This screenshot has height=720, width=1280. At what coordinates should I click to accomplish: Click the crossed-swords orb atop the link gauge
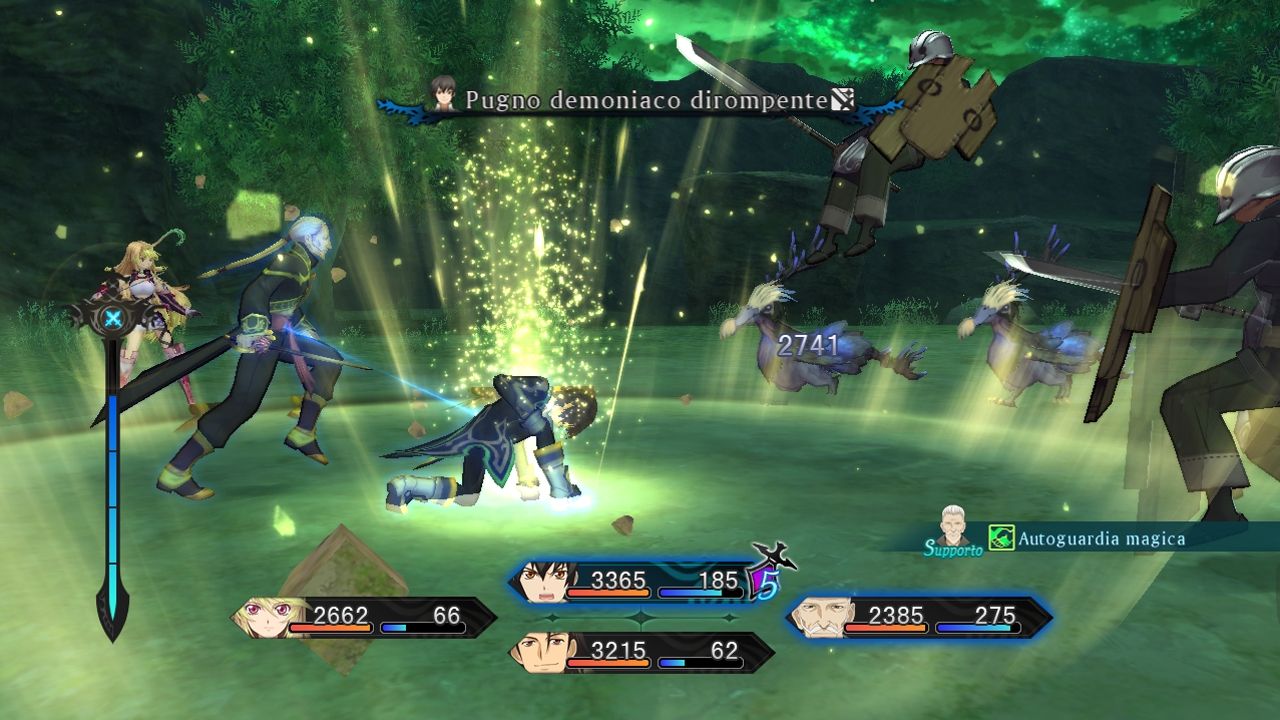point(113,318)
